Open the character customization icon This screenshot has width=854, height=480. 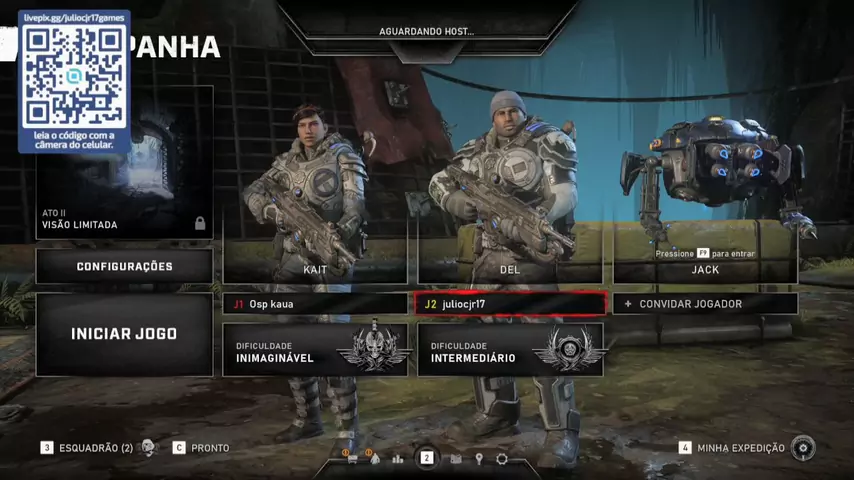click(x=375, y=459)
